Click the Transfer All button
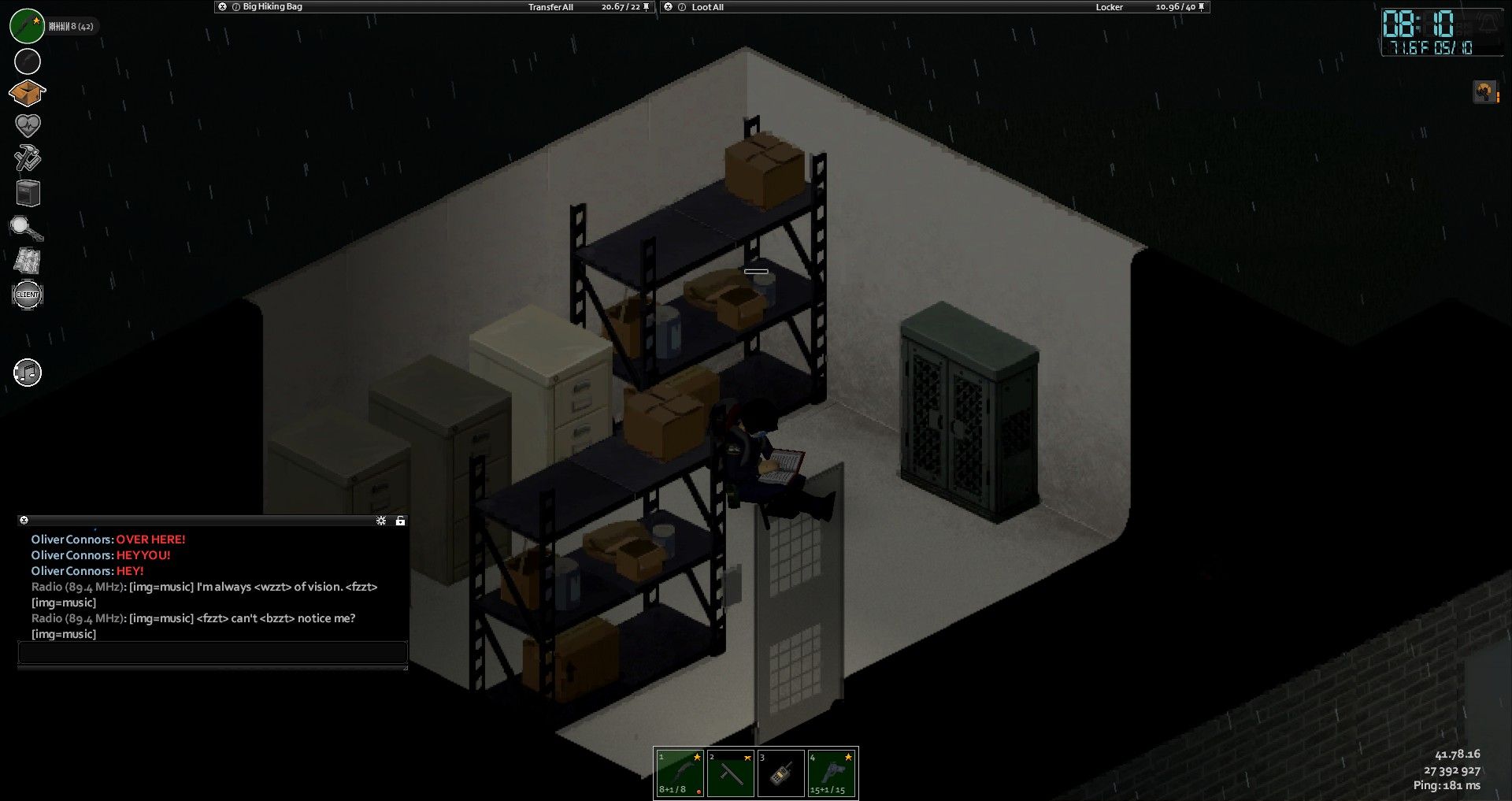This screenshot has width=1512, height=801. (550, 7)
